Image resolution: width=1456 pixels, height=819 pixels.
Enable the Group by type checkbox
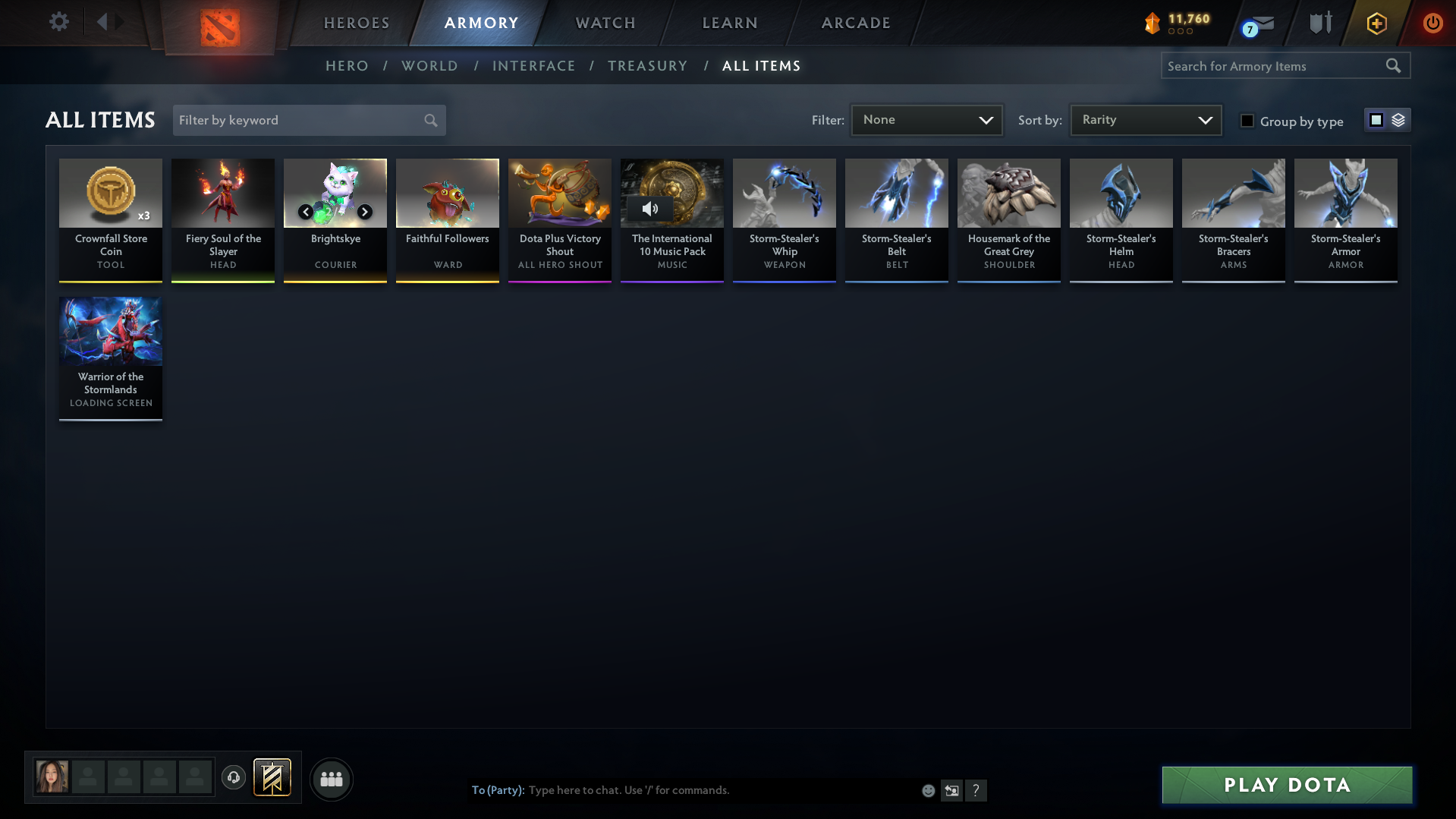click(1247, 121)
